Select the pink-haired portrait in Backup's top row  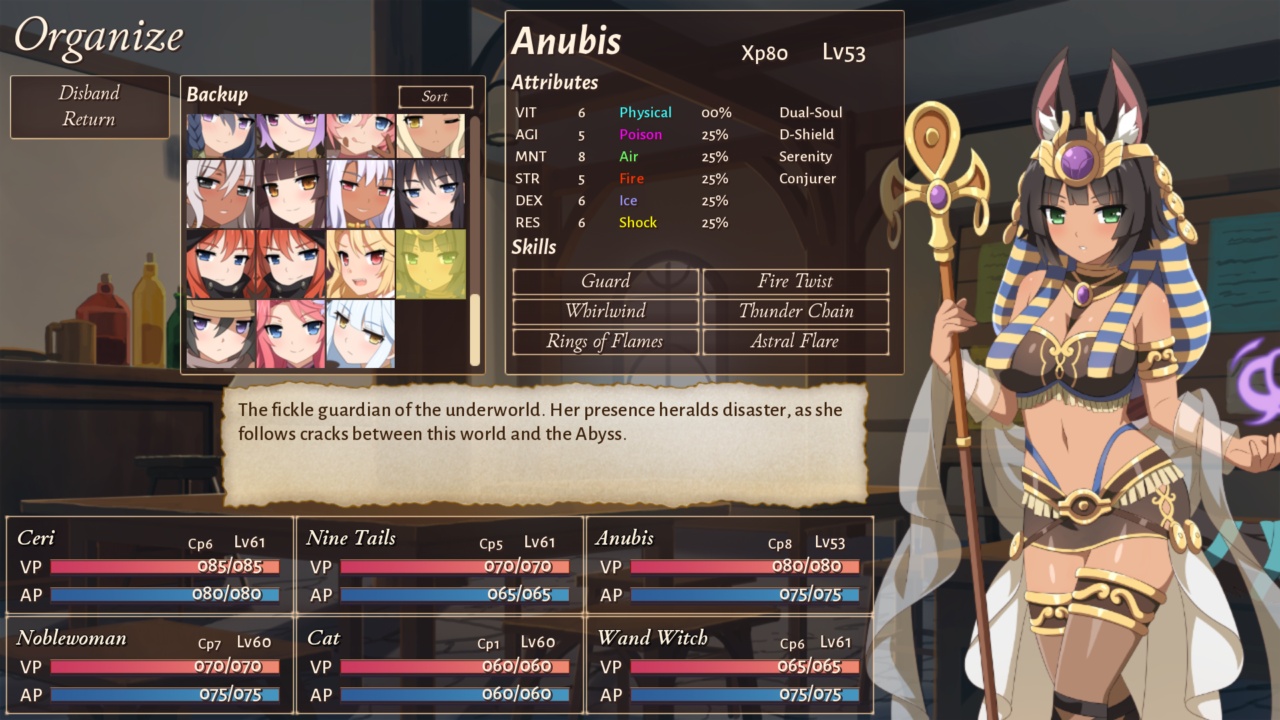coord(358,132)
